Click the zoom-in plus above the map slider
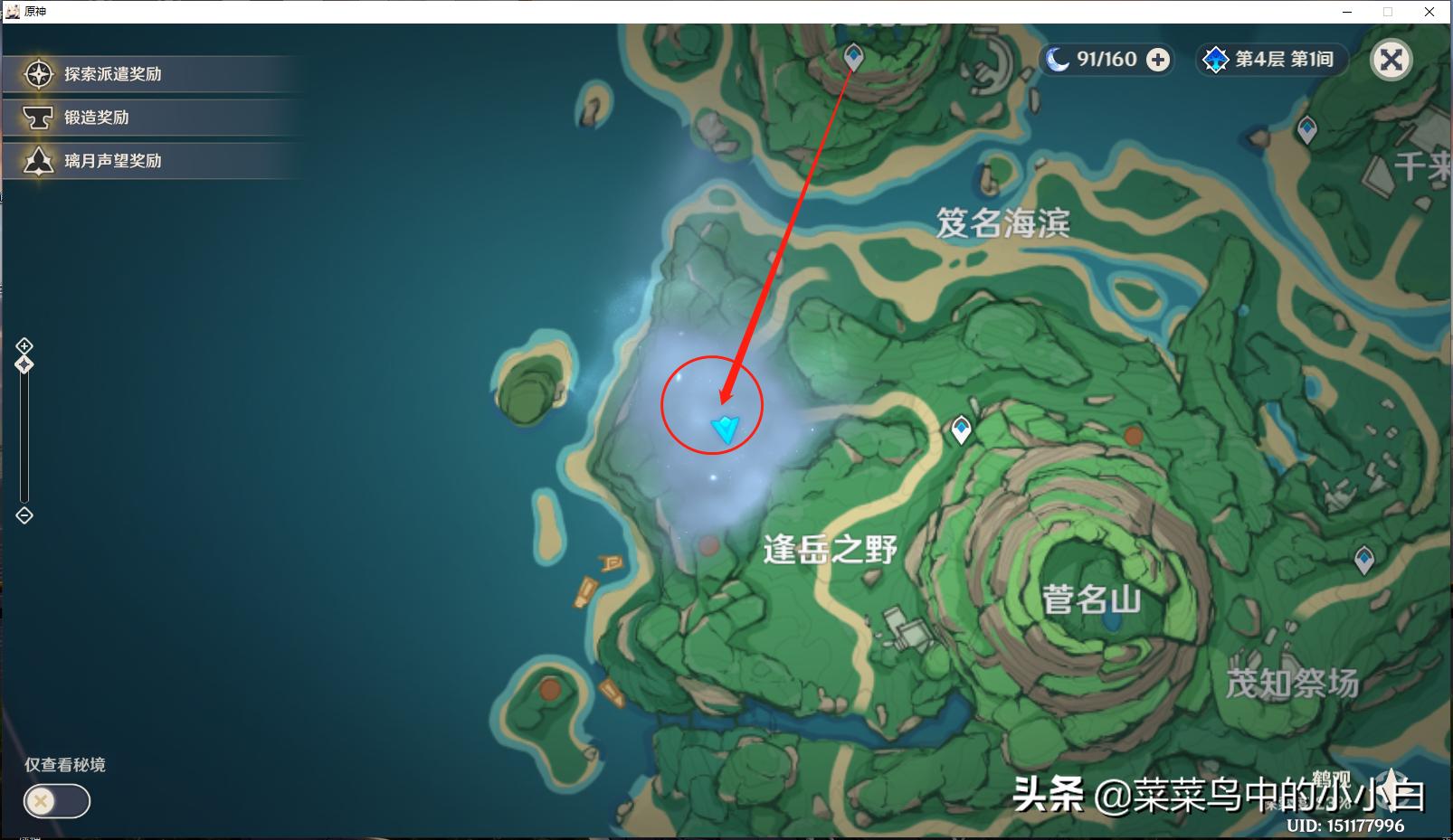Screen dimensions: 1453x840 [x=24, y=345]
